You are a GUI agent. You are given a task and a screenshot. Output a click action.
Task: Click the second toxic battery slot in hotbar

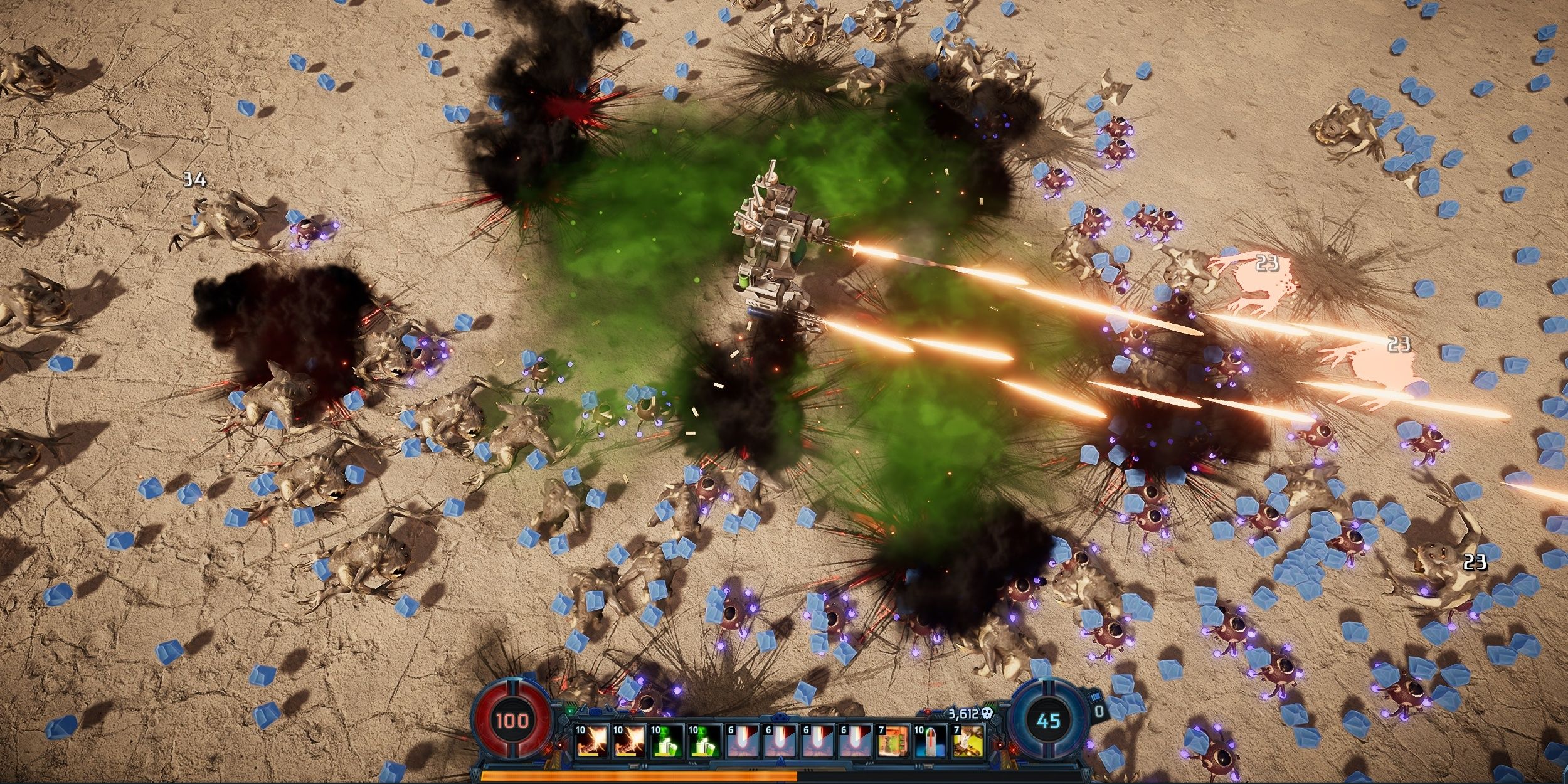tap(704, 743)
